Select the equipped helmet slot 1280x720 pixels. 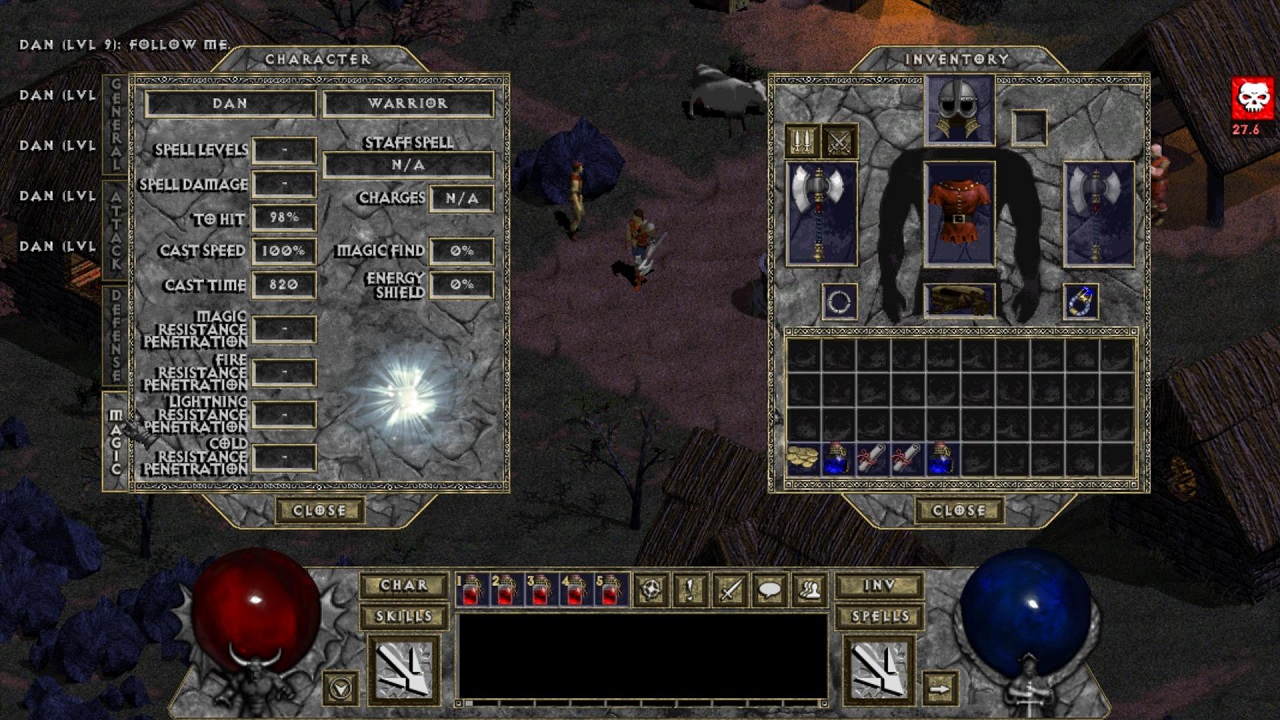pos(959,110)
